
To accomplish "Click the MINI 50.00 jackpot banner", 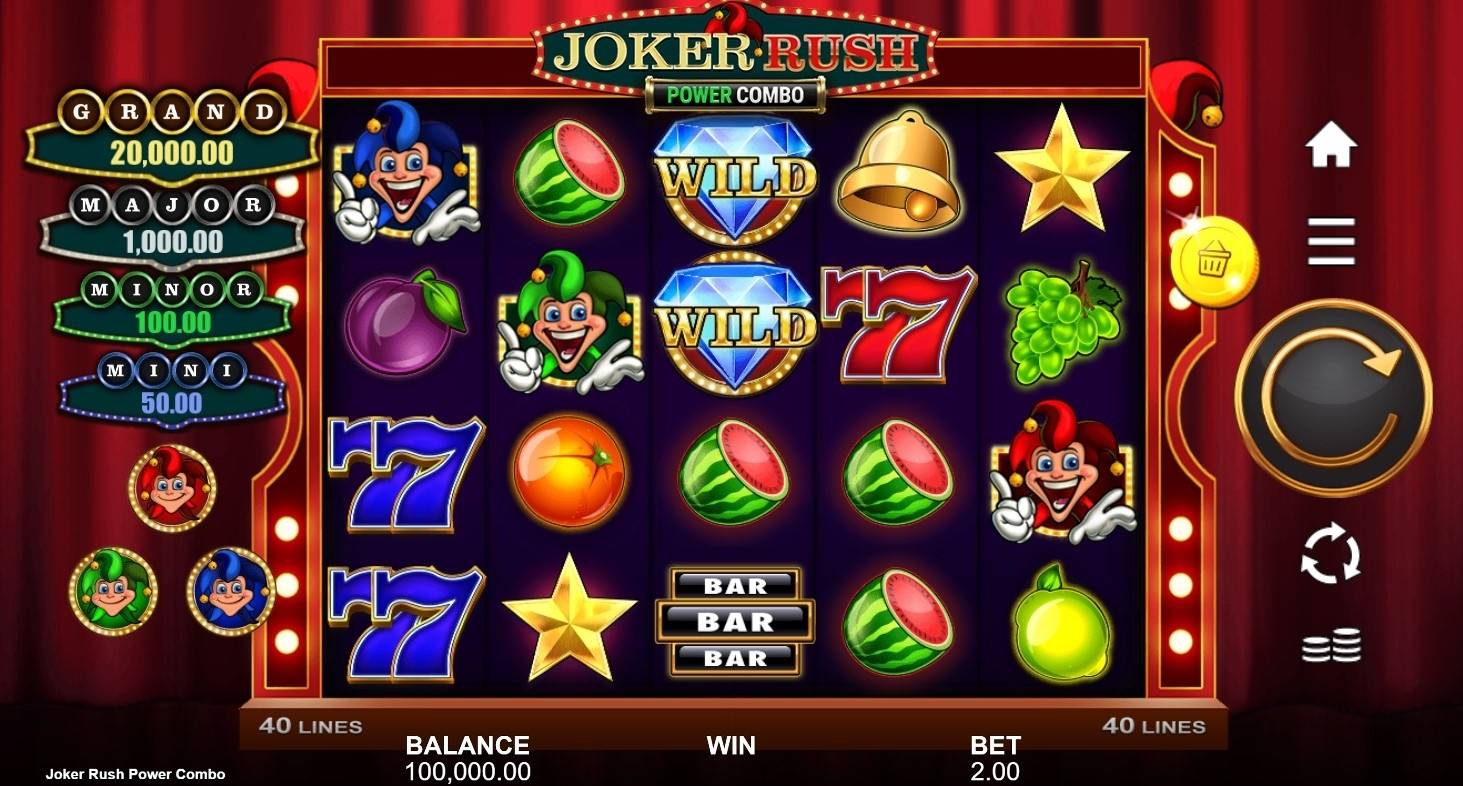I will (x=170, y=383).
